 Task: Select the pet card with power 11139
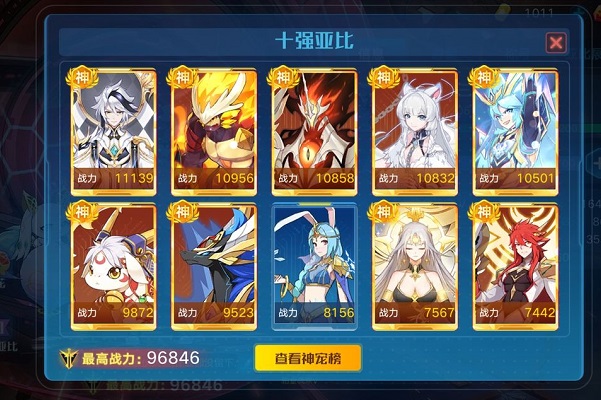tap(113, 129)
